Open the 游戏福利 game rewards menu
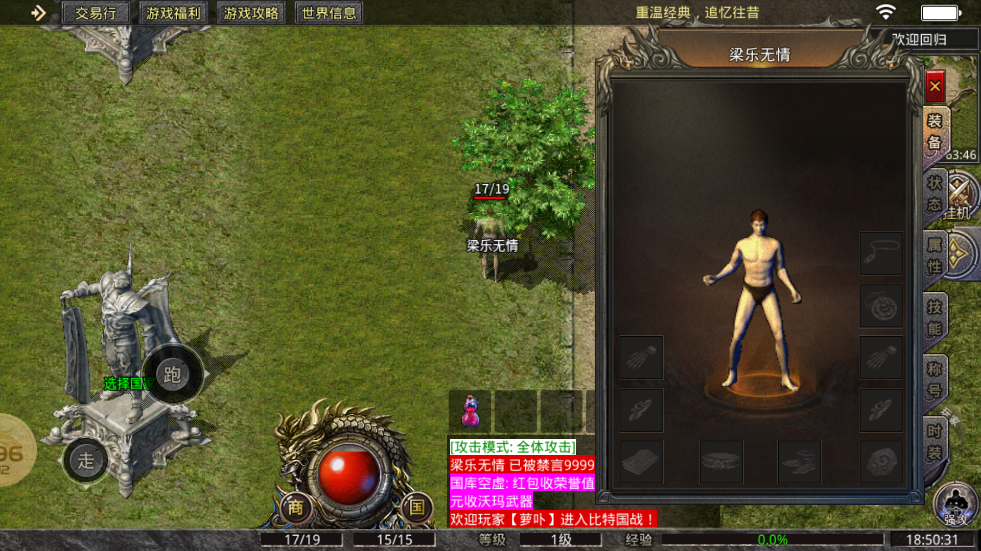The image size is (981, 551). [173, 13]
